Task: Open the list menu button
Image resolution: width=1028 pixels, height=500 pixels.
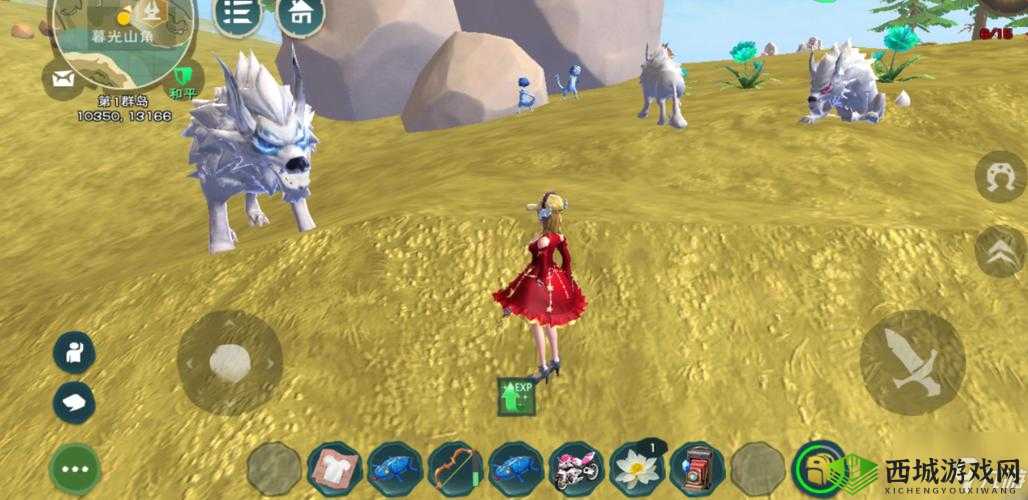Action: point(237,14)
